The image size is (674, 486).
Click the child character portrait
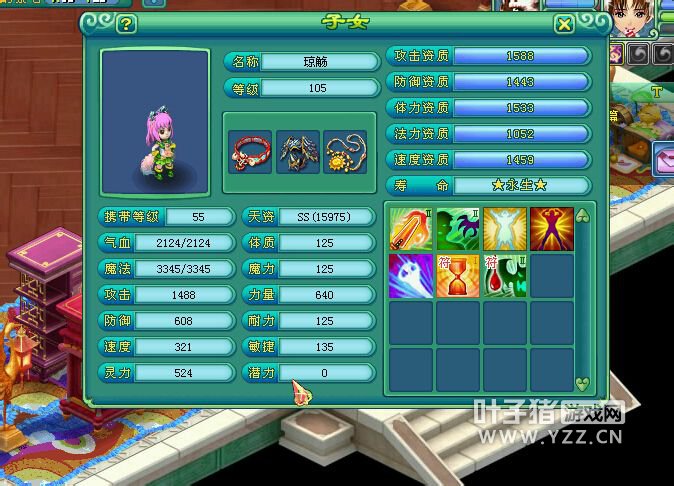tap(155, 120)
